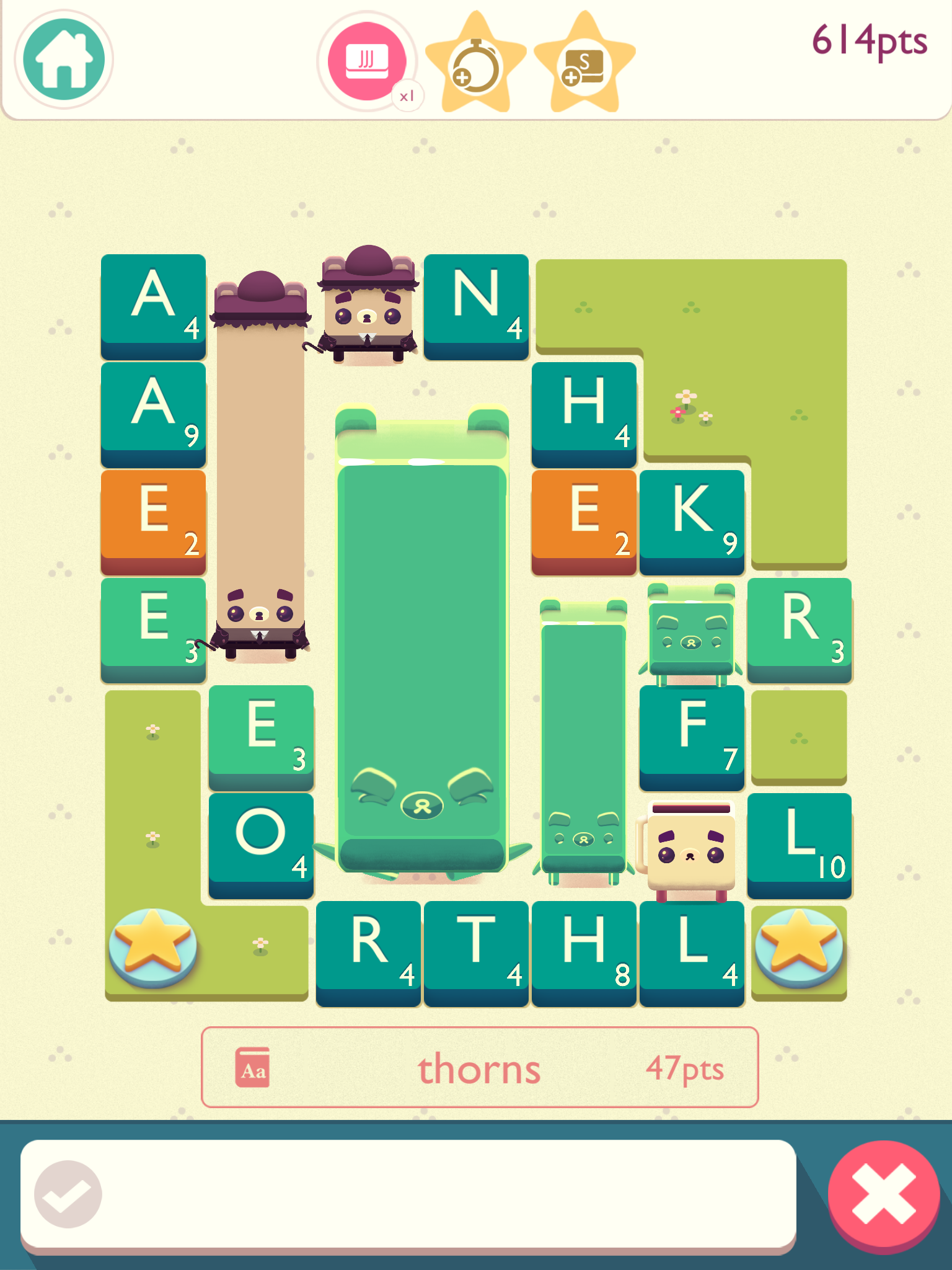Screen dimensions: 952x1270
Task: Open the dictionary via the Aa book icon
Action: tap(254, 1067)
